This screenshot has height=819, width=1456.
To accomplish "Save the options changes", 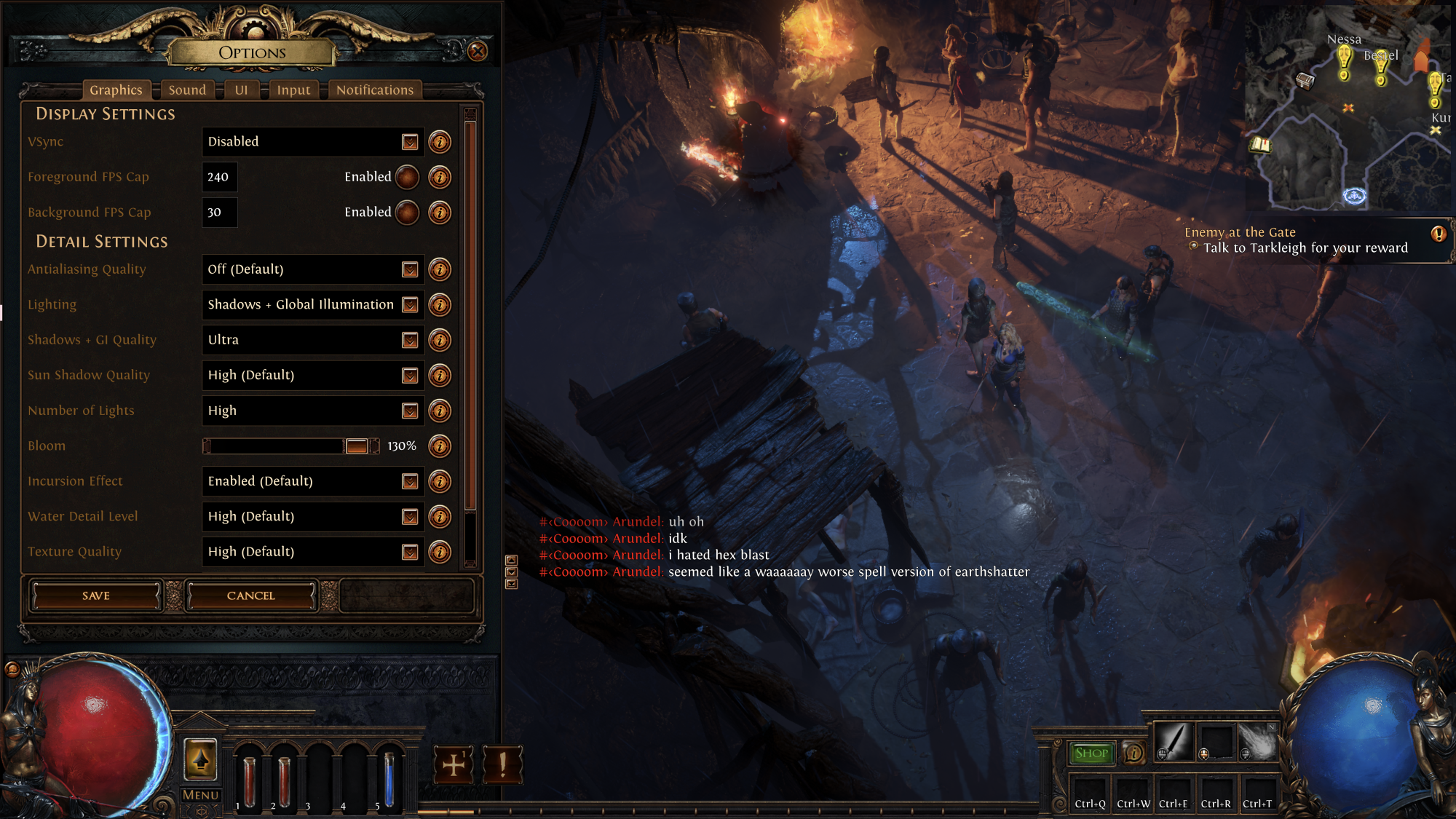I will click(x=96, y=596).
